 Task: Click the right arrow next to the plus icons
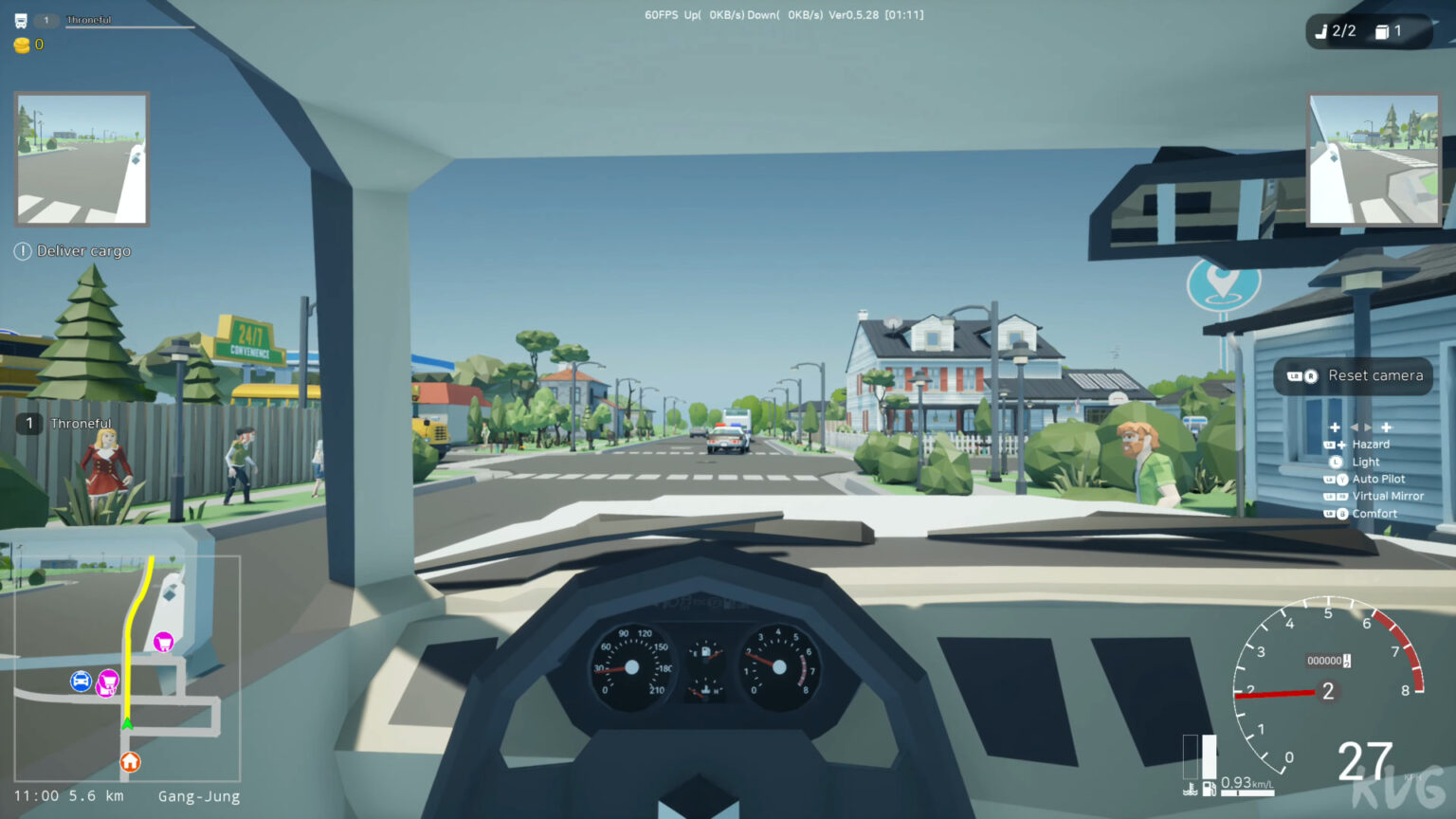[1366, 427]
